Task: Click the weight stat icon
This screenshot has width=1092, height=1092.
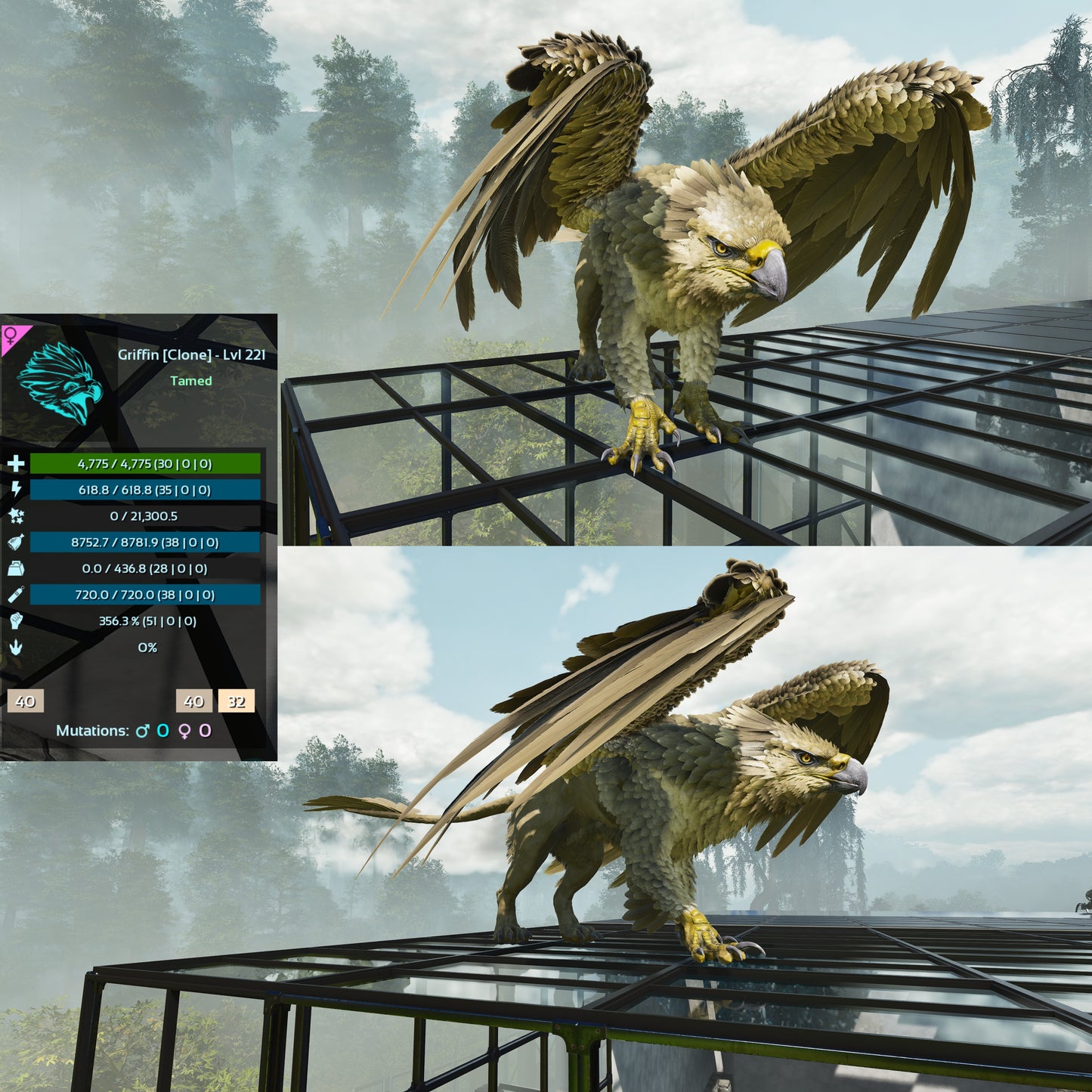Action: (15, 568)
